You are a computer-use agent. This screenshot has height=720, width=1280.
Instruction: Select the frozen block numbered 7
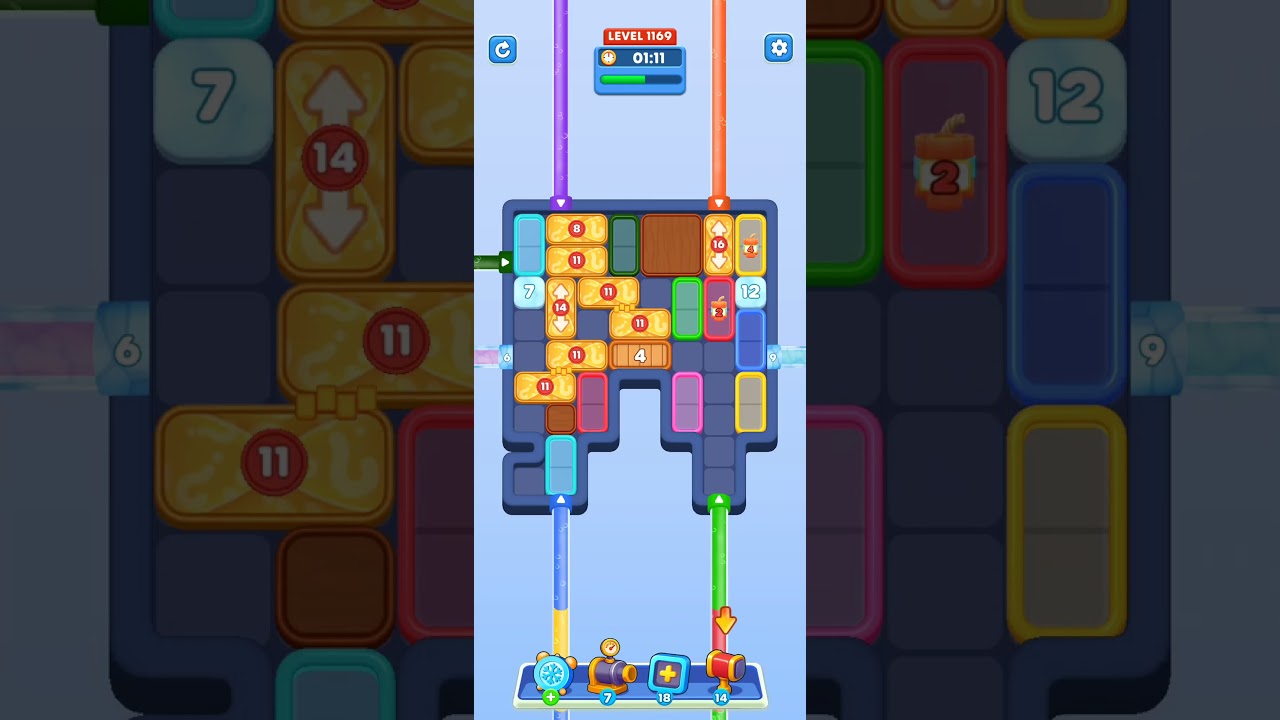coord(528,292)
